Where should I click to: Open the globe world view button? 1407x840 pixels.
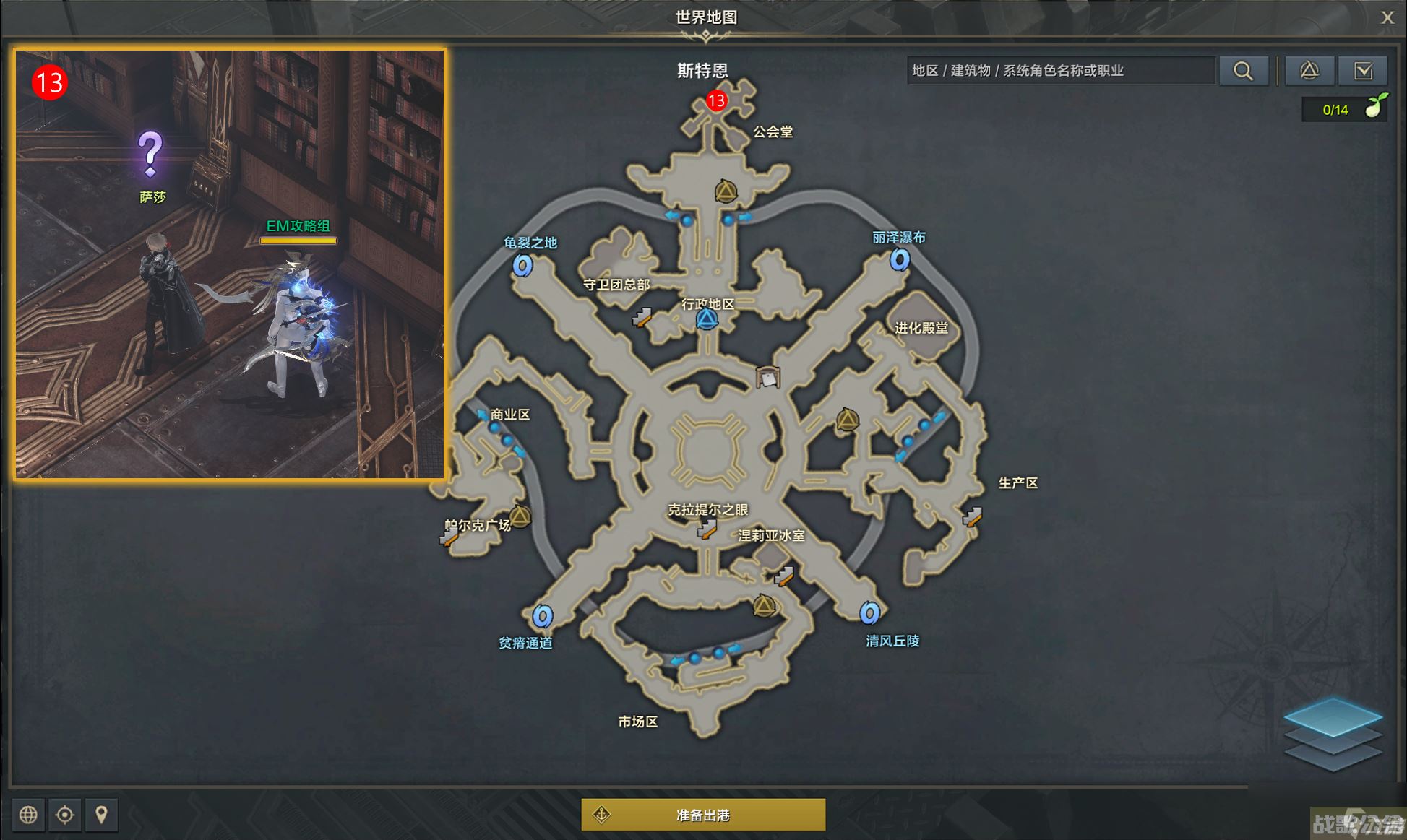click(28, 815)
